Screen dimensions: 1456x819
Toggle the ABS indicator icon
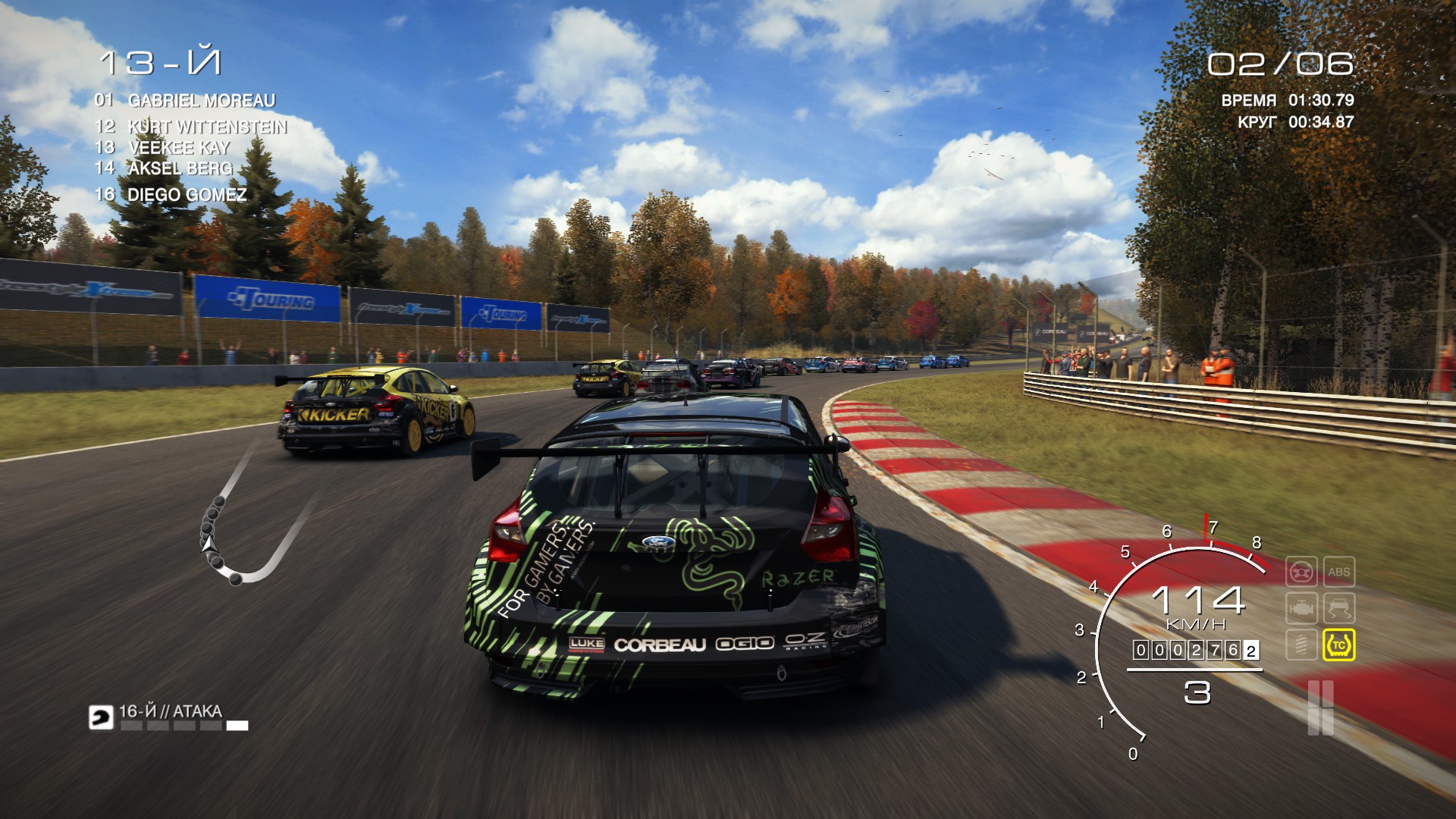pos(1338,572)
